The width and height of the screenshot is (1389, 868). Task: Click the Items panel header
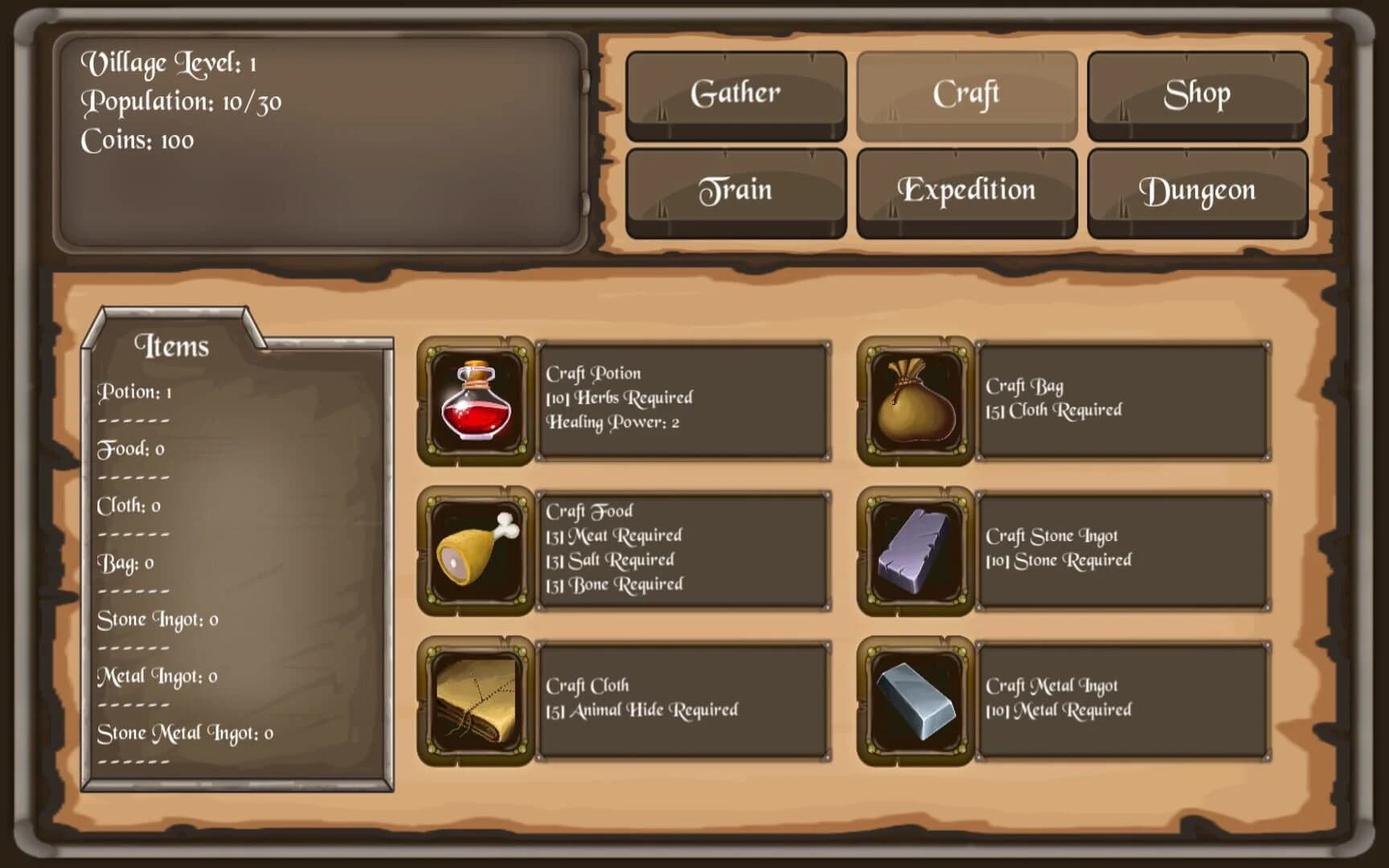(174, 346)
